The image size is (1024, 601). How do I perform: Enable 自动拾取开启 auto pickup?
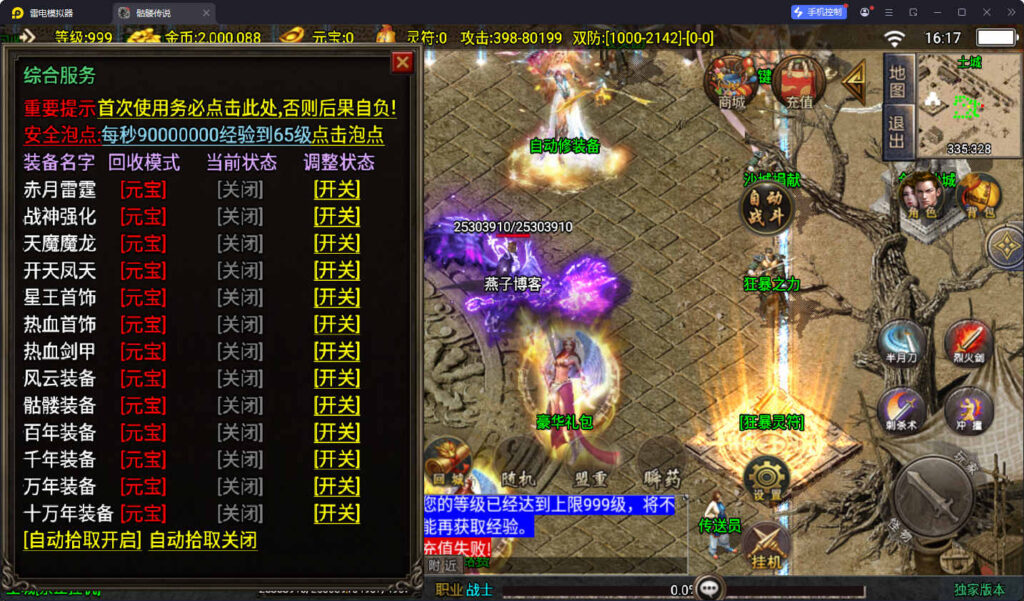[x=82, y=540]
